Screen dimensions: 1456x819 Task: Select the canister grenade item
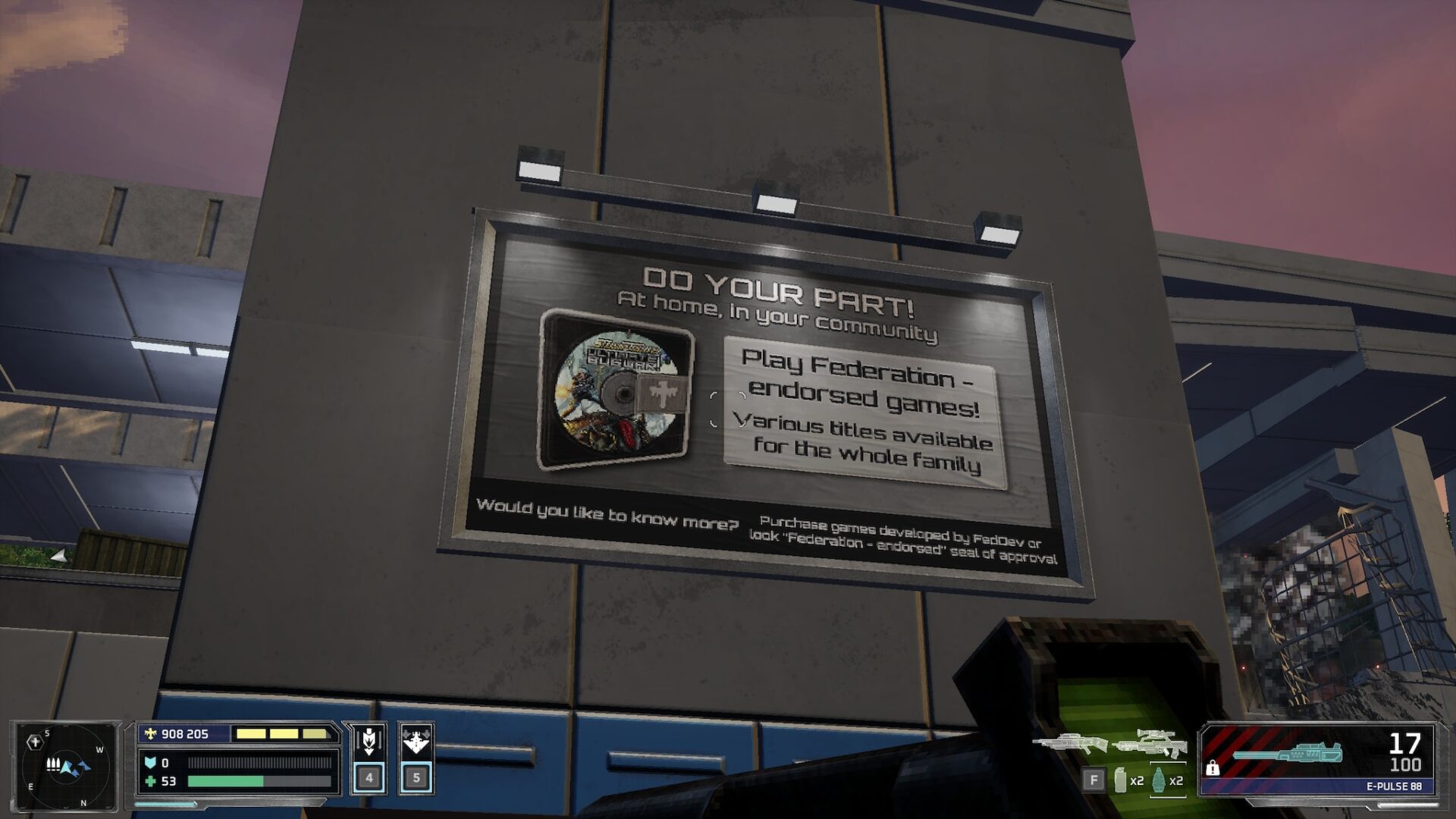1121,780
